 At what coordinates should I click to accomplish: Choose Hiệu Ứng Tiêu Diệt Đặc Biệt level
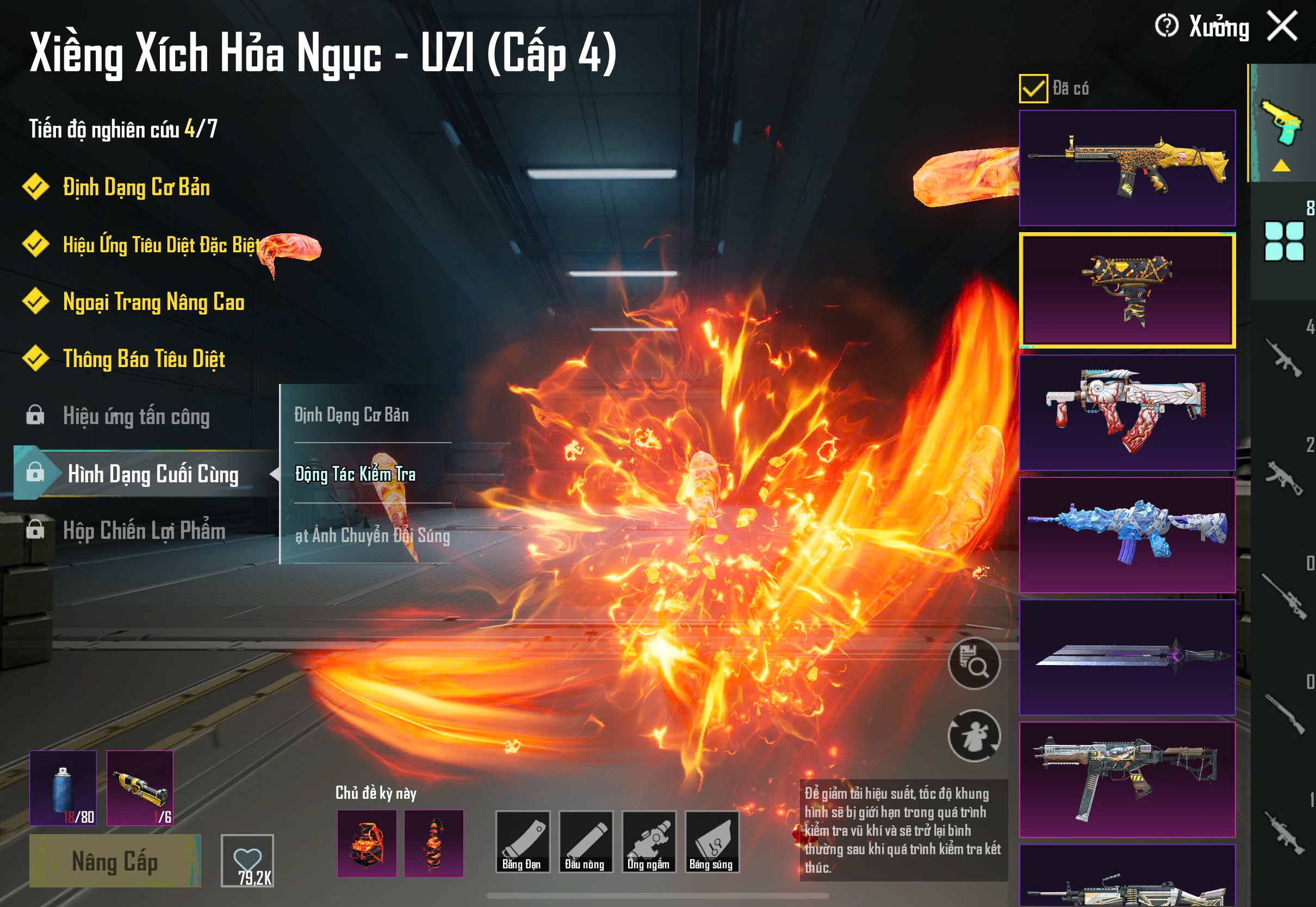tap(161, 245)
